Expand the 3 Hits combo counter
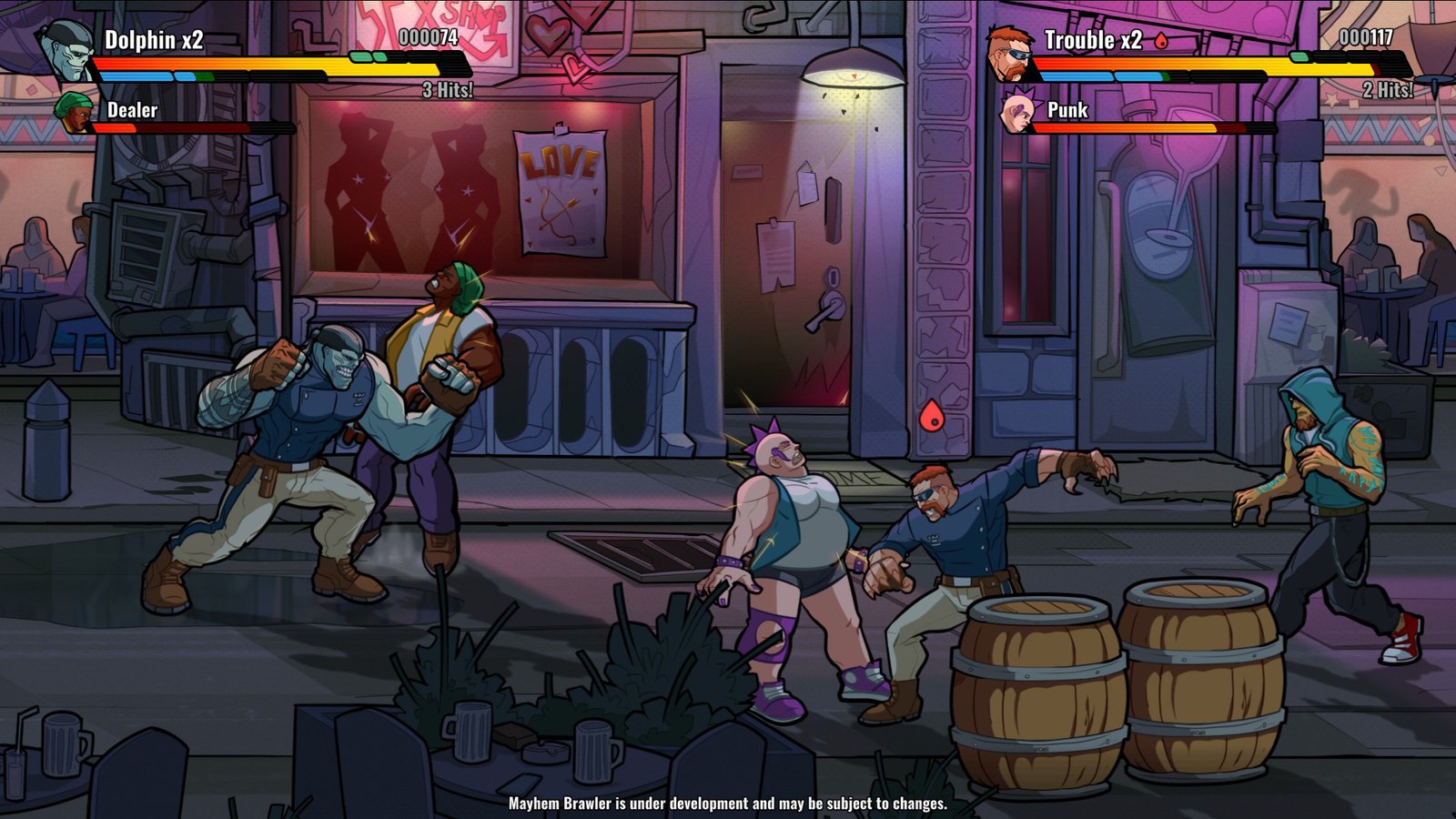Image resolution: width=1456 pixels, height=819 pixels. click(x=449, y=91)
